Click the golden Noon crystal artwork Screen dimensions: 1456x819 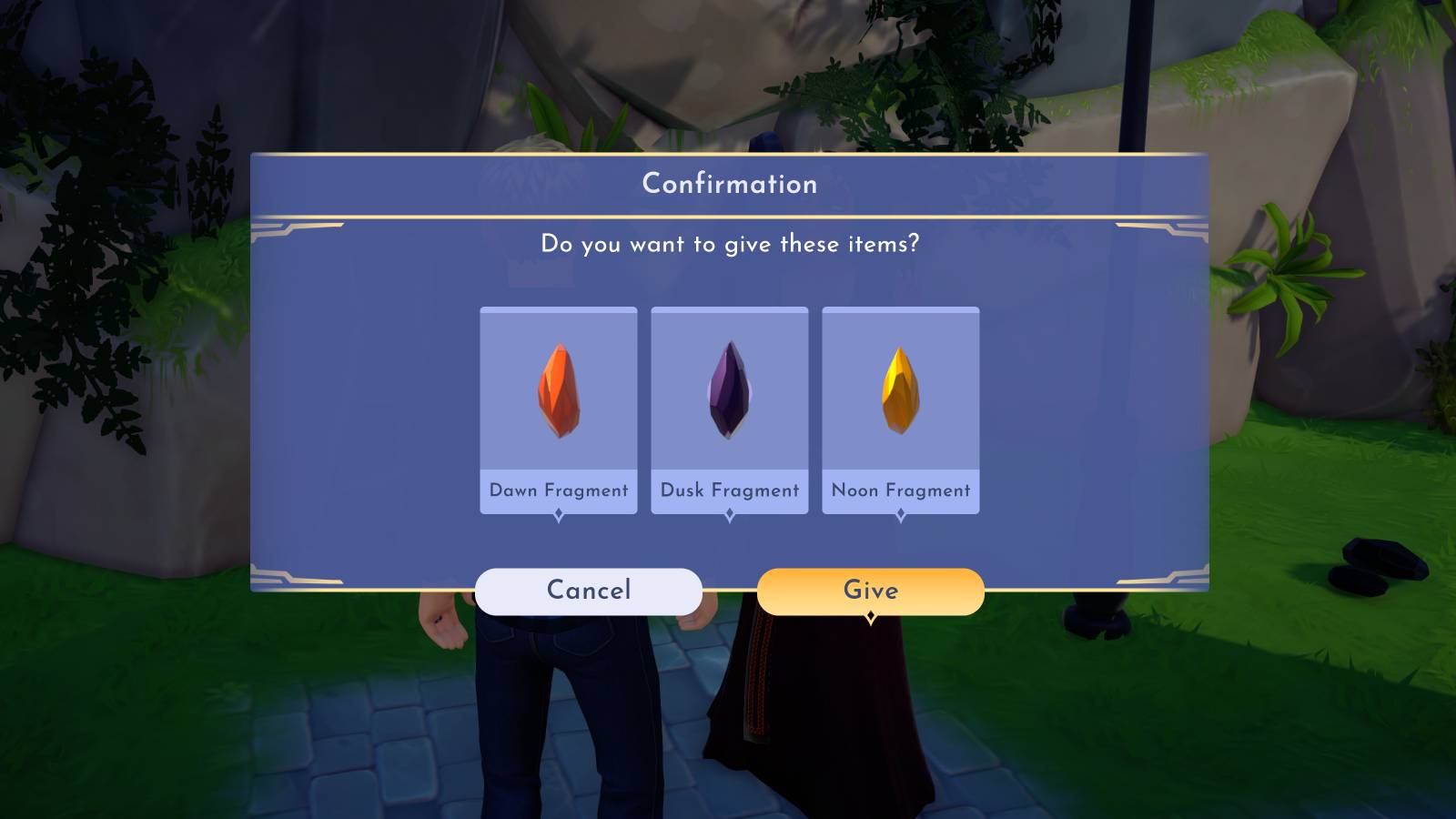tap(900, 391)
